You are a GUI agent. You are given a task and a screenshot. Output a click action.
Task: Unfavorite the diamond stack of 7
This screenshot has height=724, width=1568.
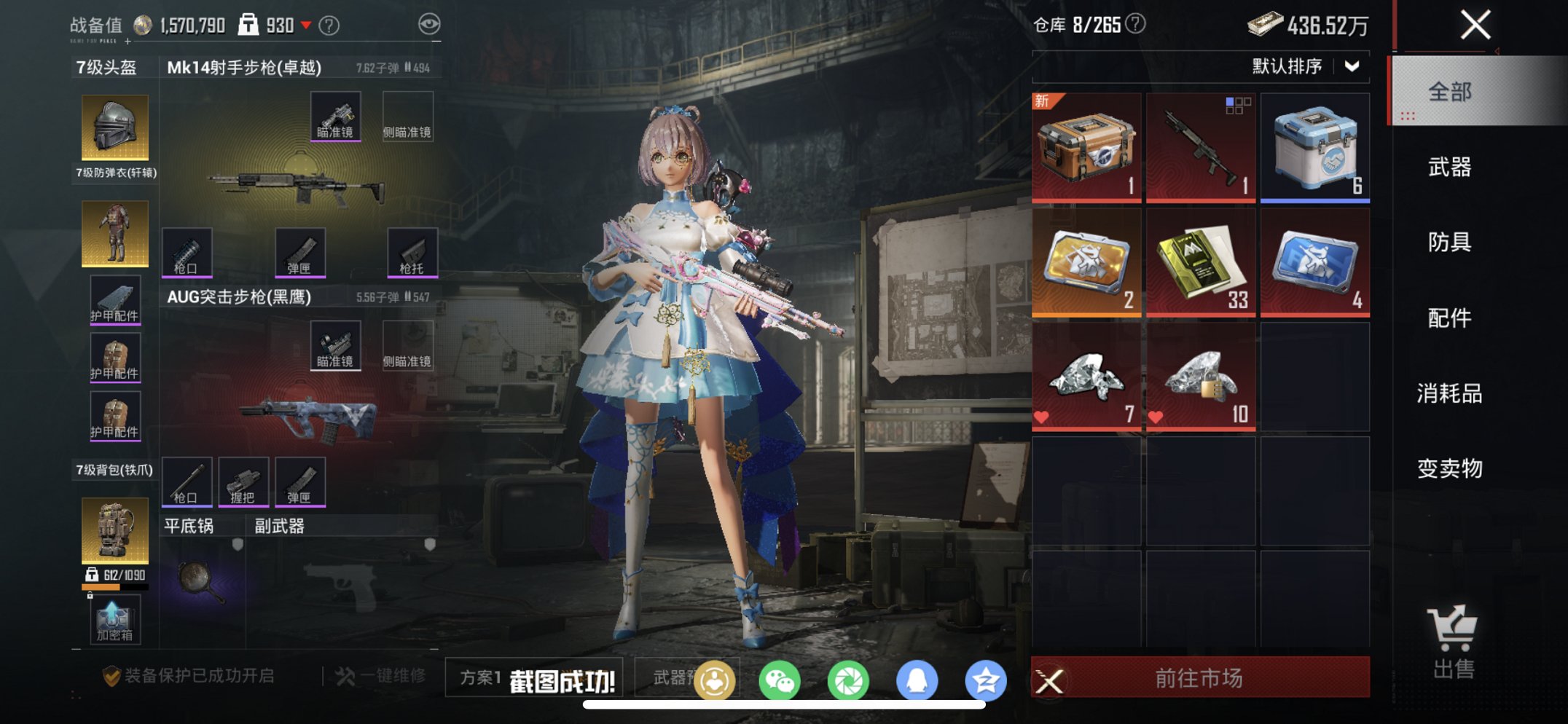tap(1041, 416)
